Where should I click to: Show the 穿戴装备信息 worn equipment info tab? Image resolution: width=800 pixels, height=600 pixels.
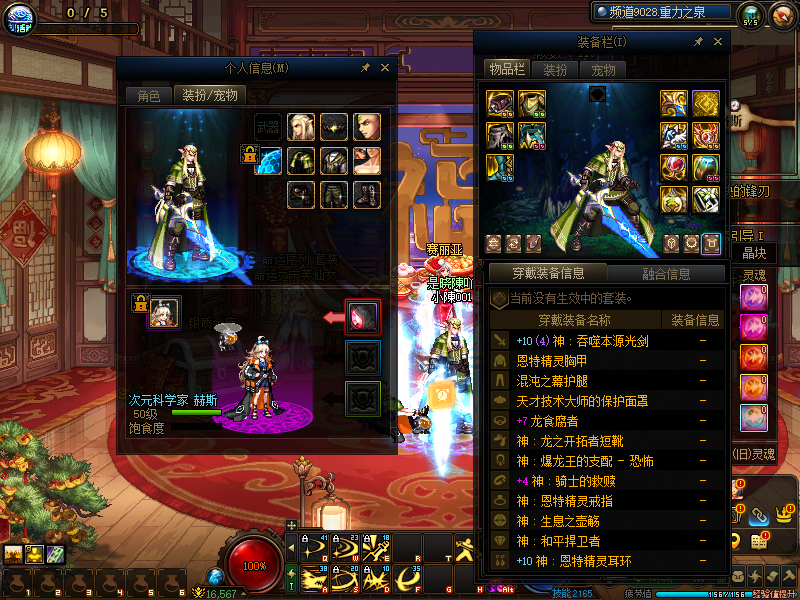547,273
